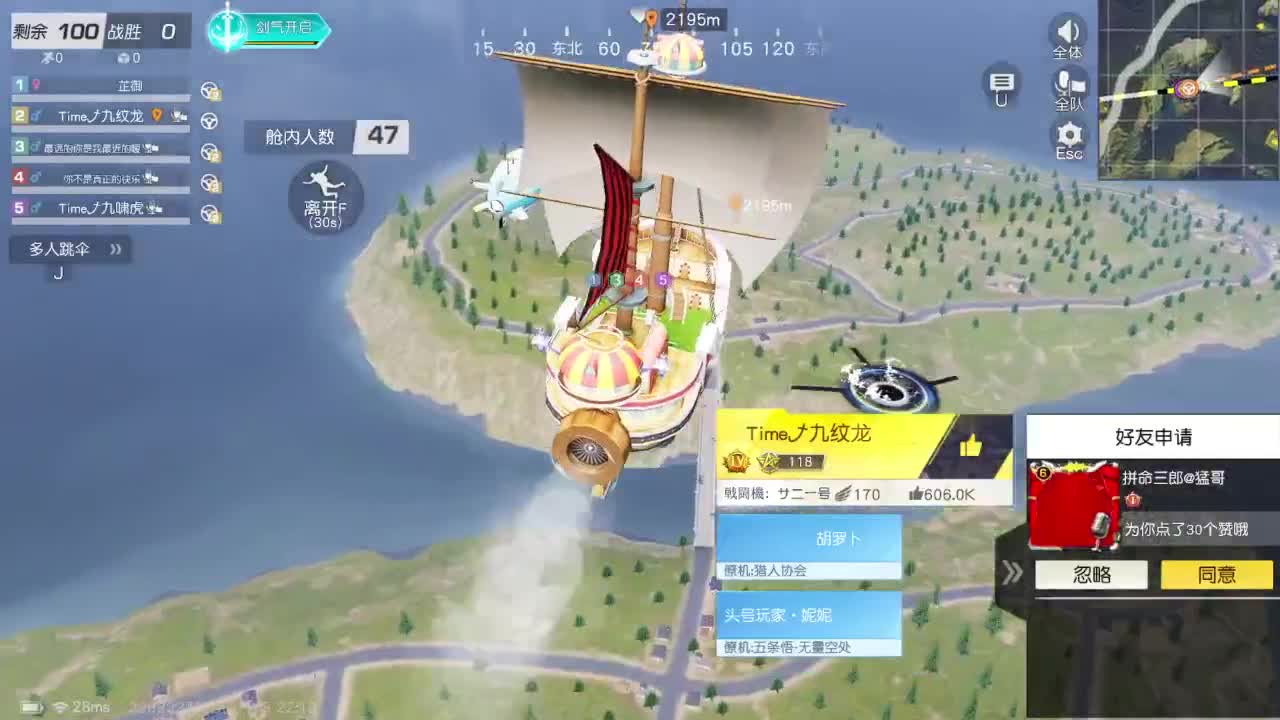The height and width of the screenshot is (720, 1280).
Task: Ignore the friend request with 忽略
Action: pyautogui.click(x=1090, y=574)
